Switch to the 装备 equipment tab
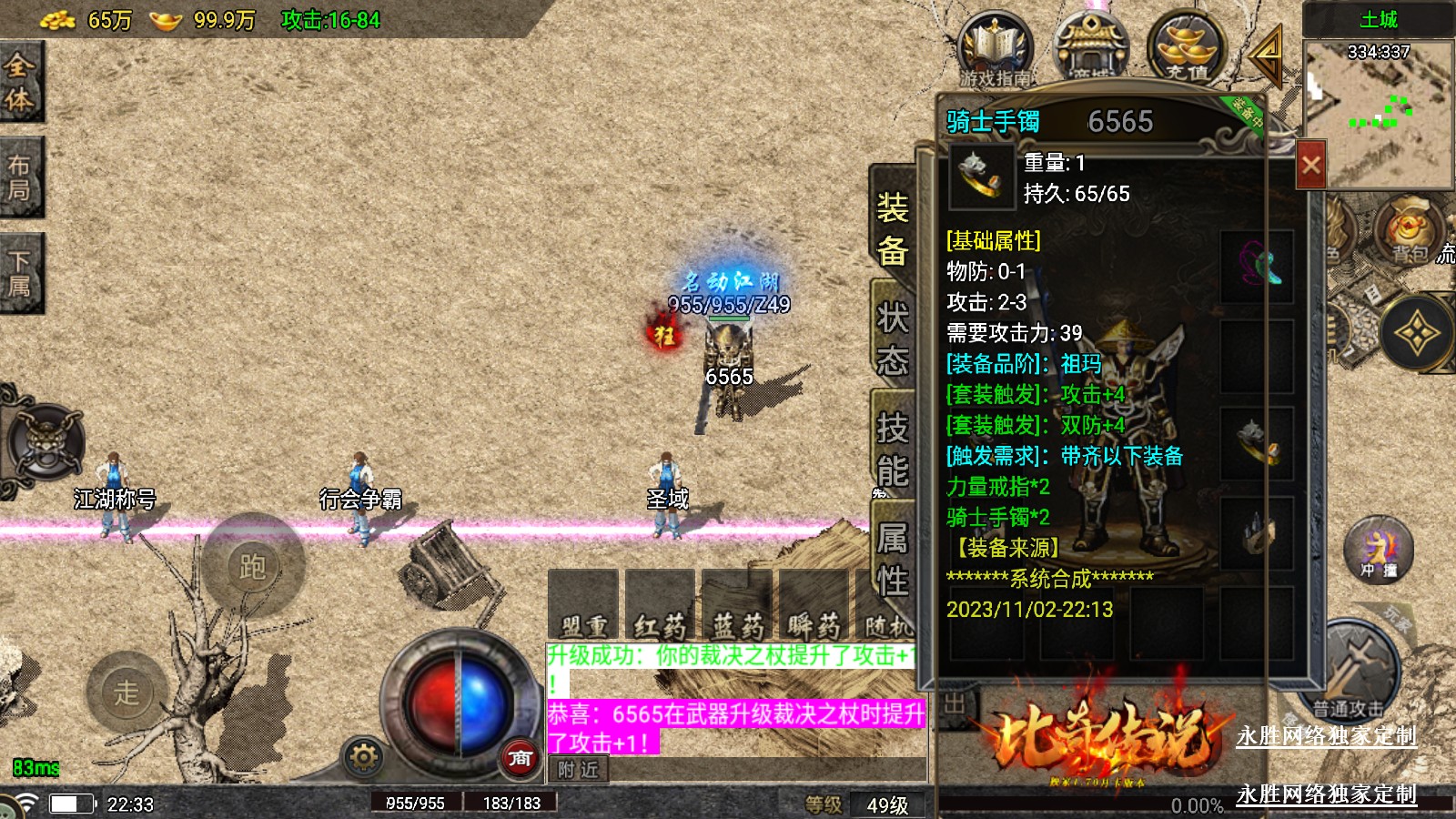The image size is (1456, 819). 893,228
